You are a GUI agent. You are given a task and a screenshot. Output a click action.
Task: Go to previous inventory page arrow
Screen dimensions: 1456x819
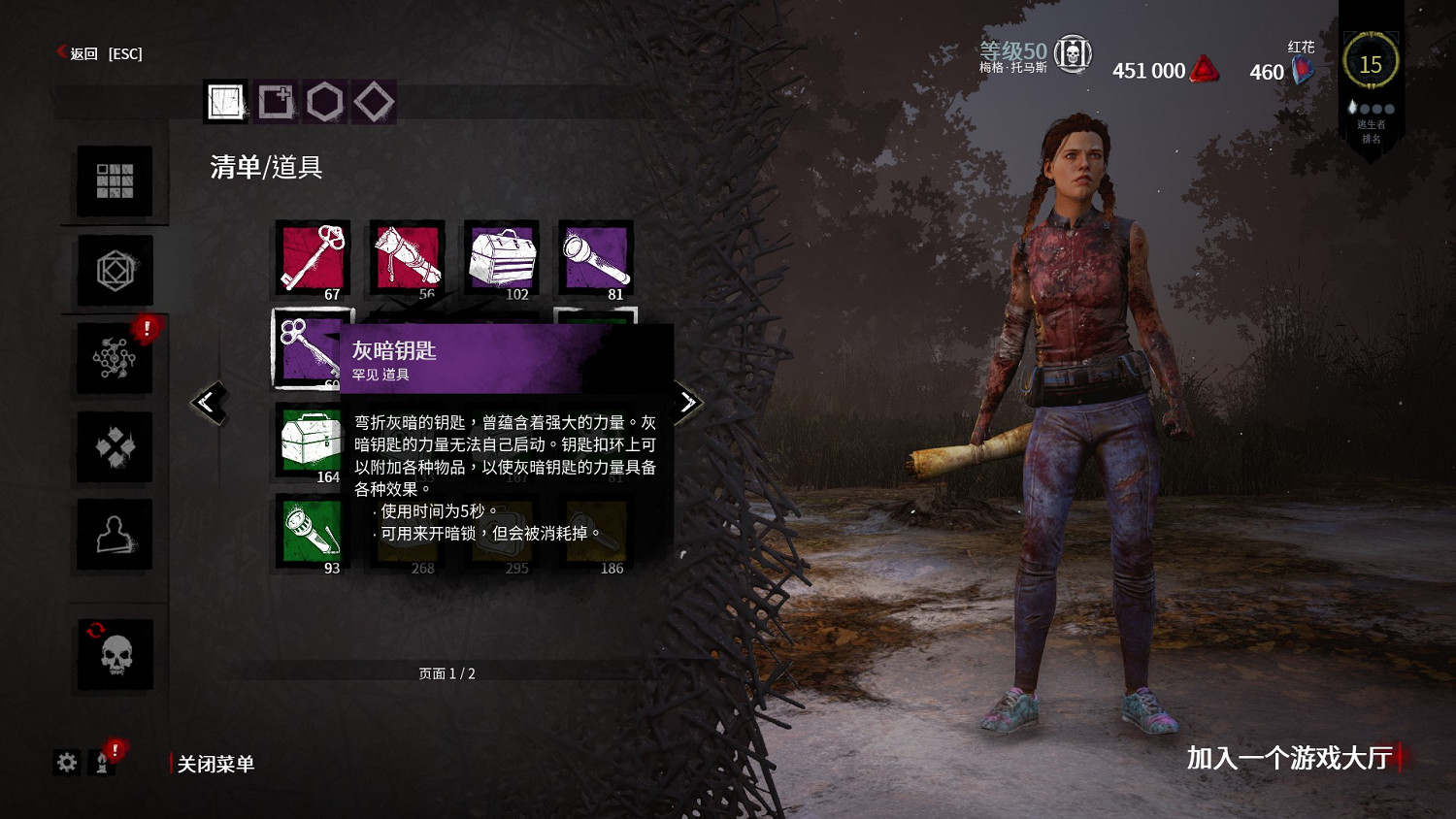[209, 402]
